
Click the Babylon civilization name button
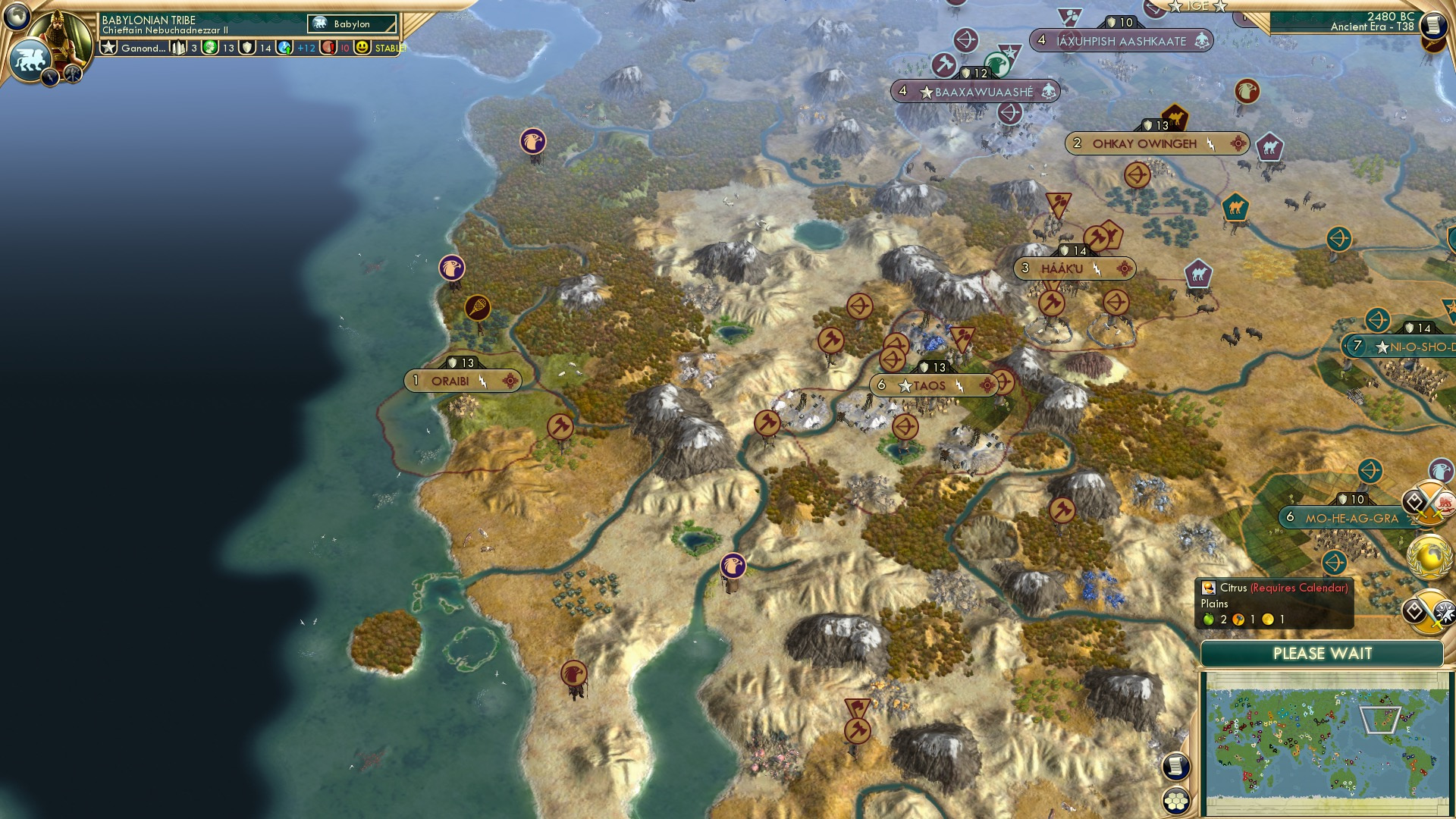pos(352,24)
